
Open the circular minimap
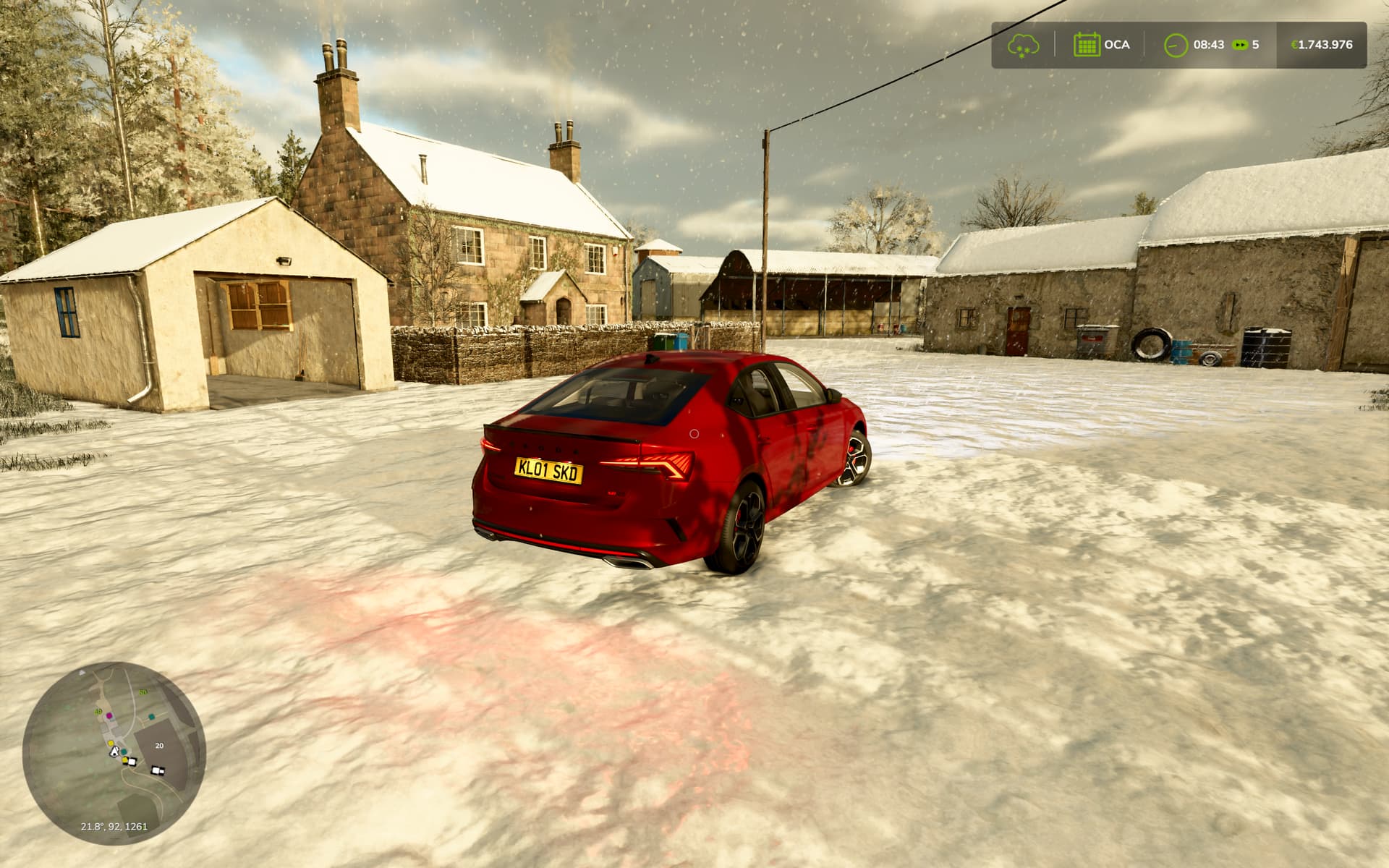[114, 753]
